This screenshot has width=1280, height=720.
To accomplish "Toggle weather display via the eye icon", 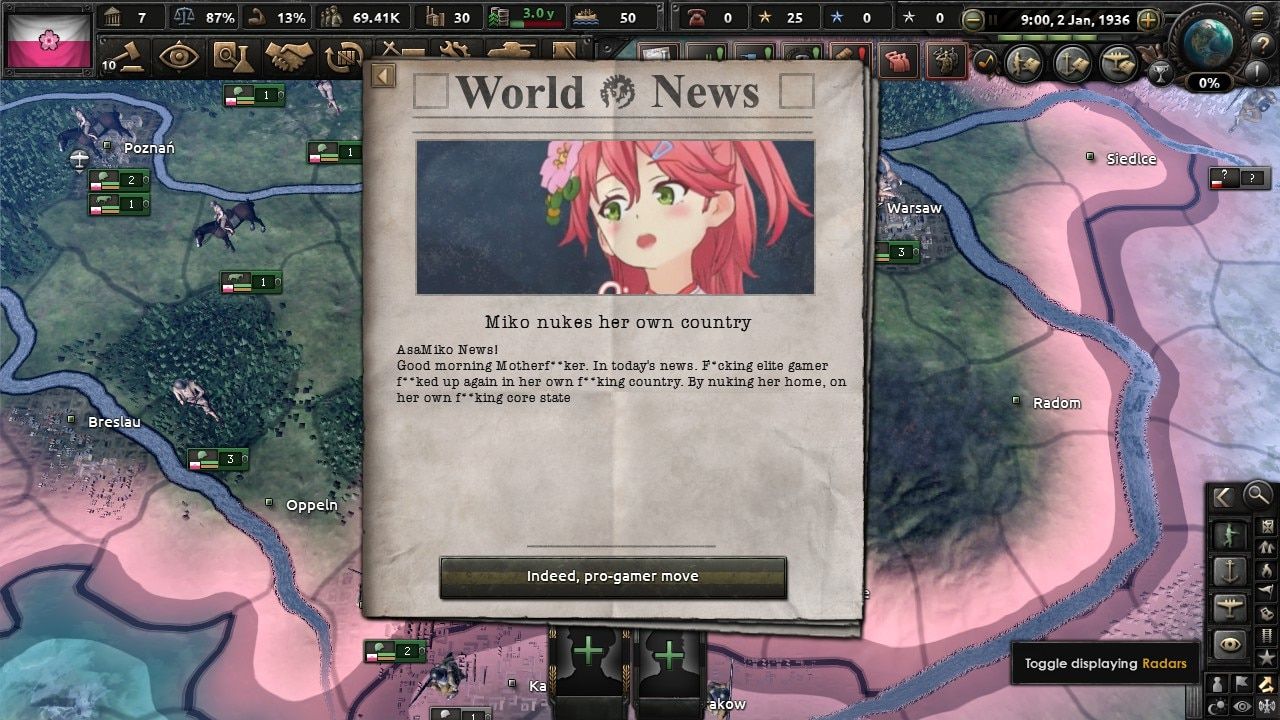I will click(x=1240, y=707).
